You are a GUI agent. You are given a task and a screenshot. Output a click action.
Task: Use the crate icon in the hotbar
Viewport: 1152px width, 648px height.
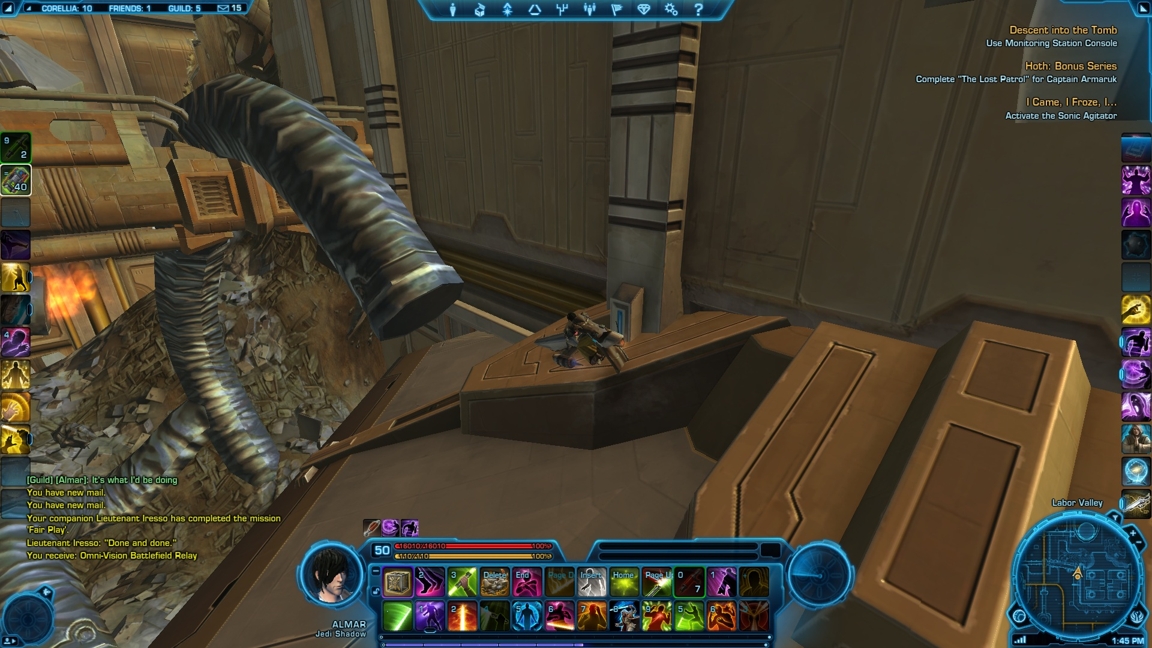tap(398, 581)
